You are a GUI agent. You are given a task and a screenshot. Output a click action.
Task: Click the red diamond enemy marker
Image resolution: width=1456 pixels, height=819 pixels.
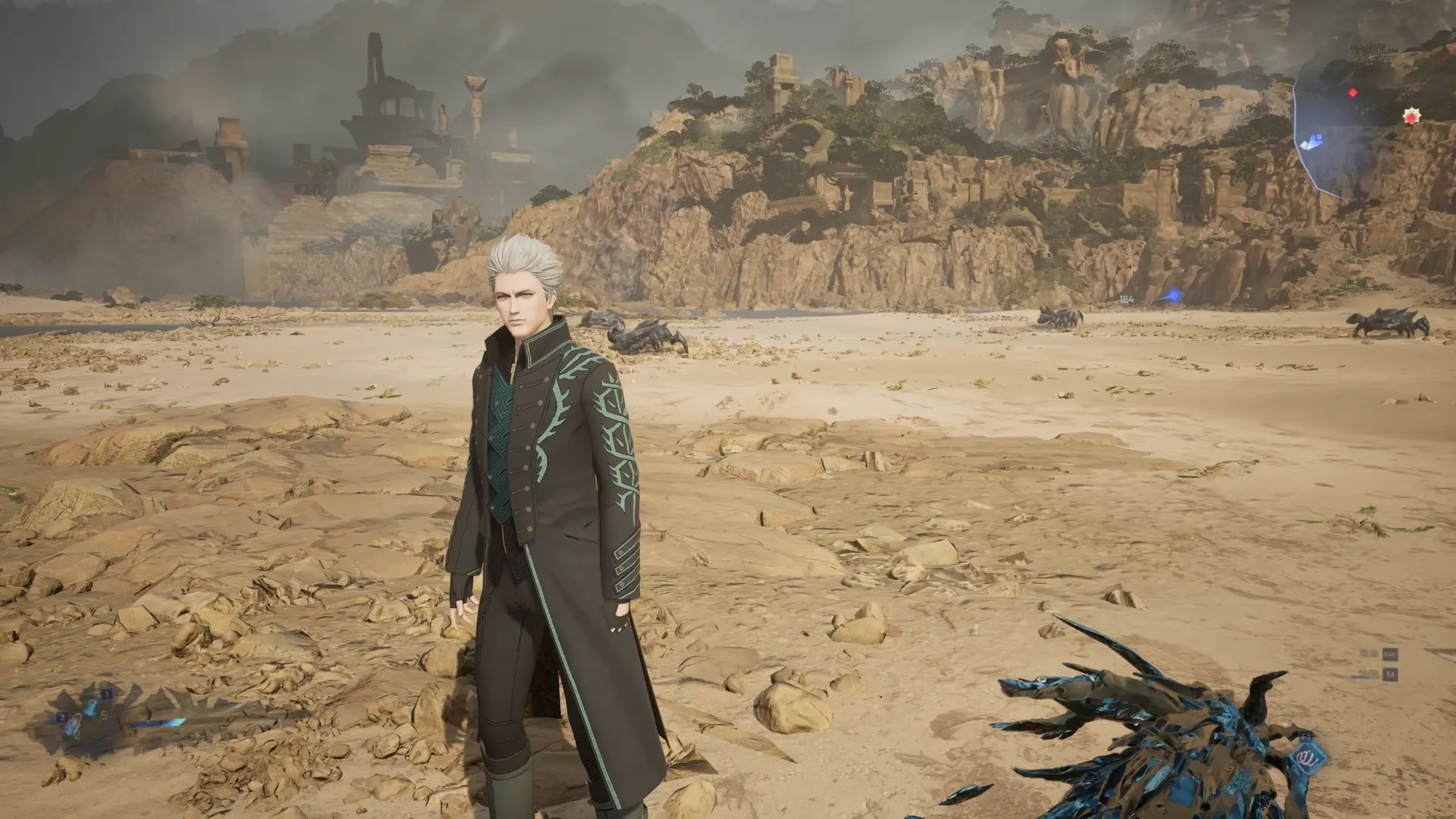point(1353,93)
